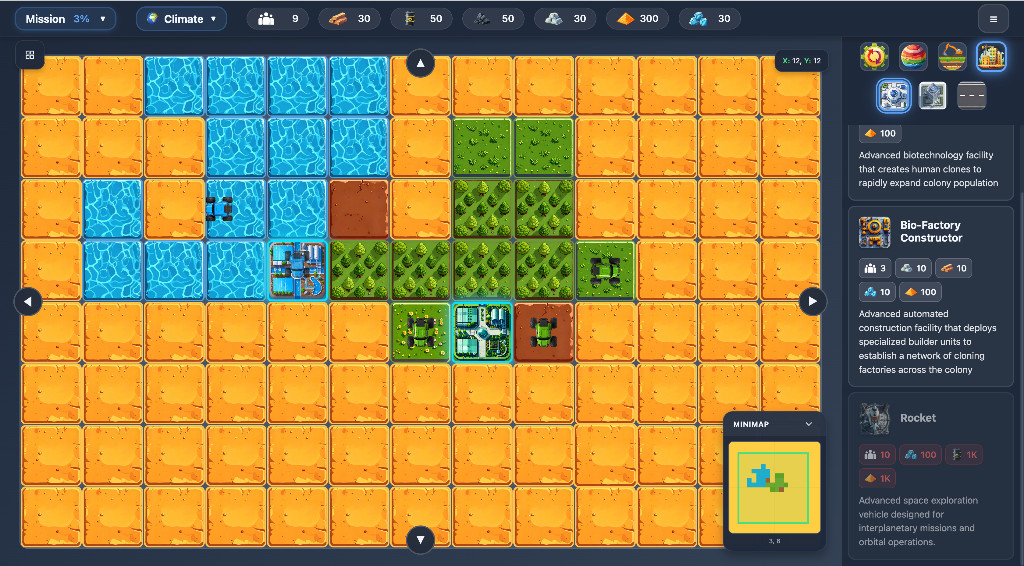Collapse the minimap panel
The image size is (1024, 566).
tap(808, 424)
